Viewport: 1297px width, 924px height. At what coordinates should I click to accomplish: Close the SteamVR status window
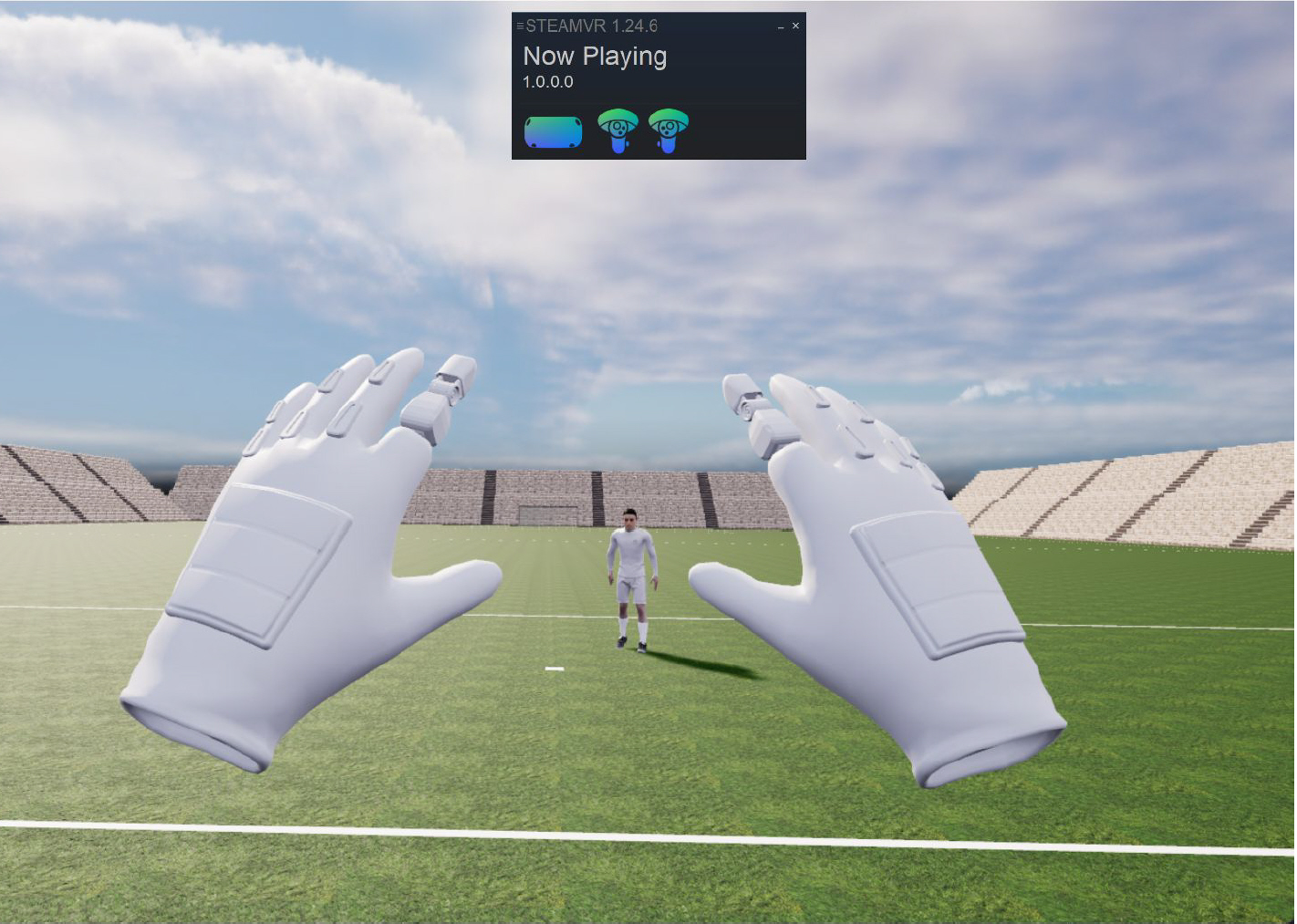794,26
